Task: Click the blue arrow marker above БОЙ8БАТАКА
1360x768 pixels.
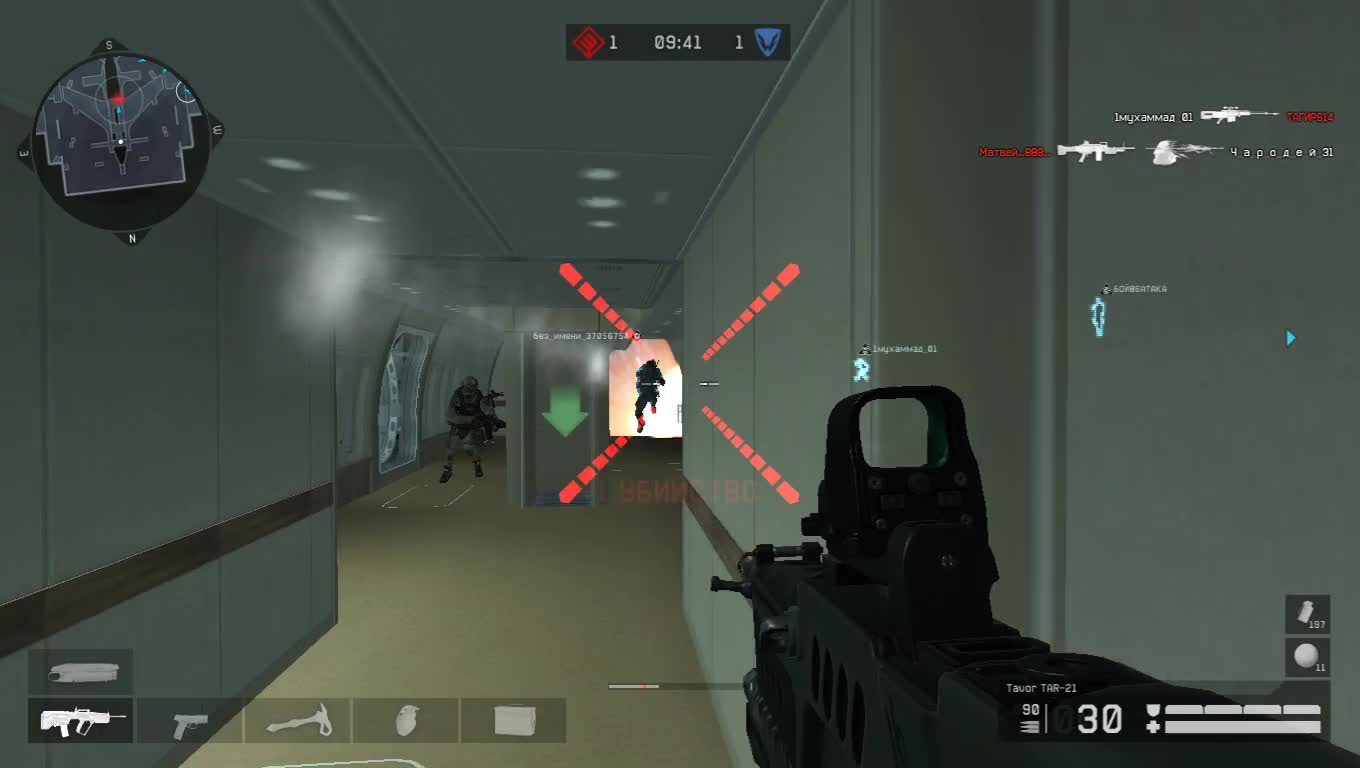Action: (x=1290, y=338)
